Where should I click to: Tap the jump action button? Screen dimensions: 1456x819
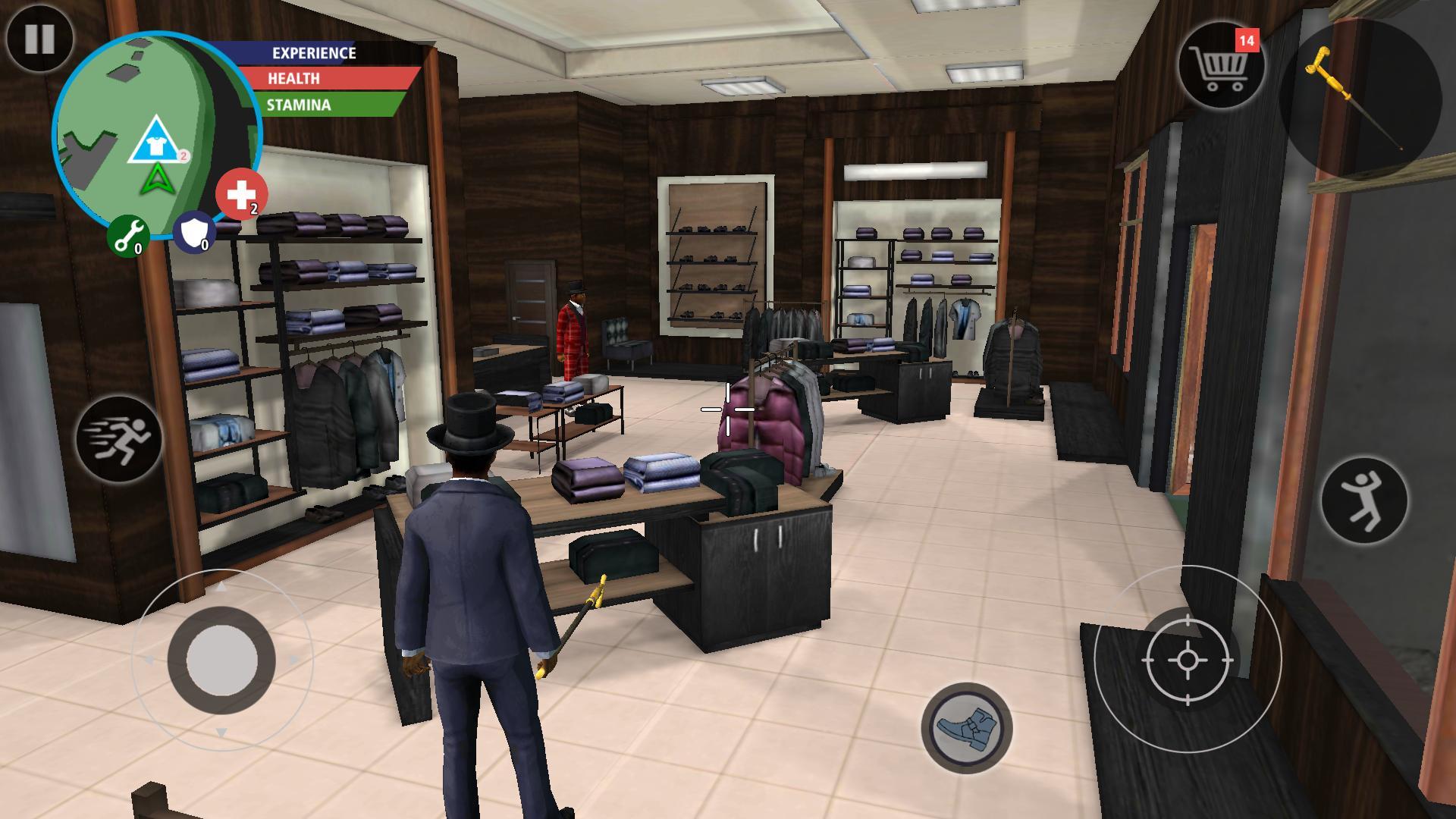point(1363,500)
